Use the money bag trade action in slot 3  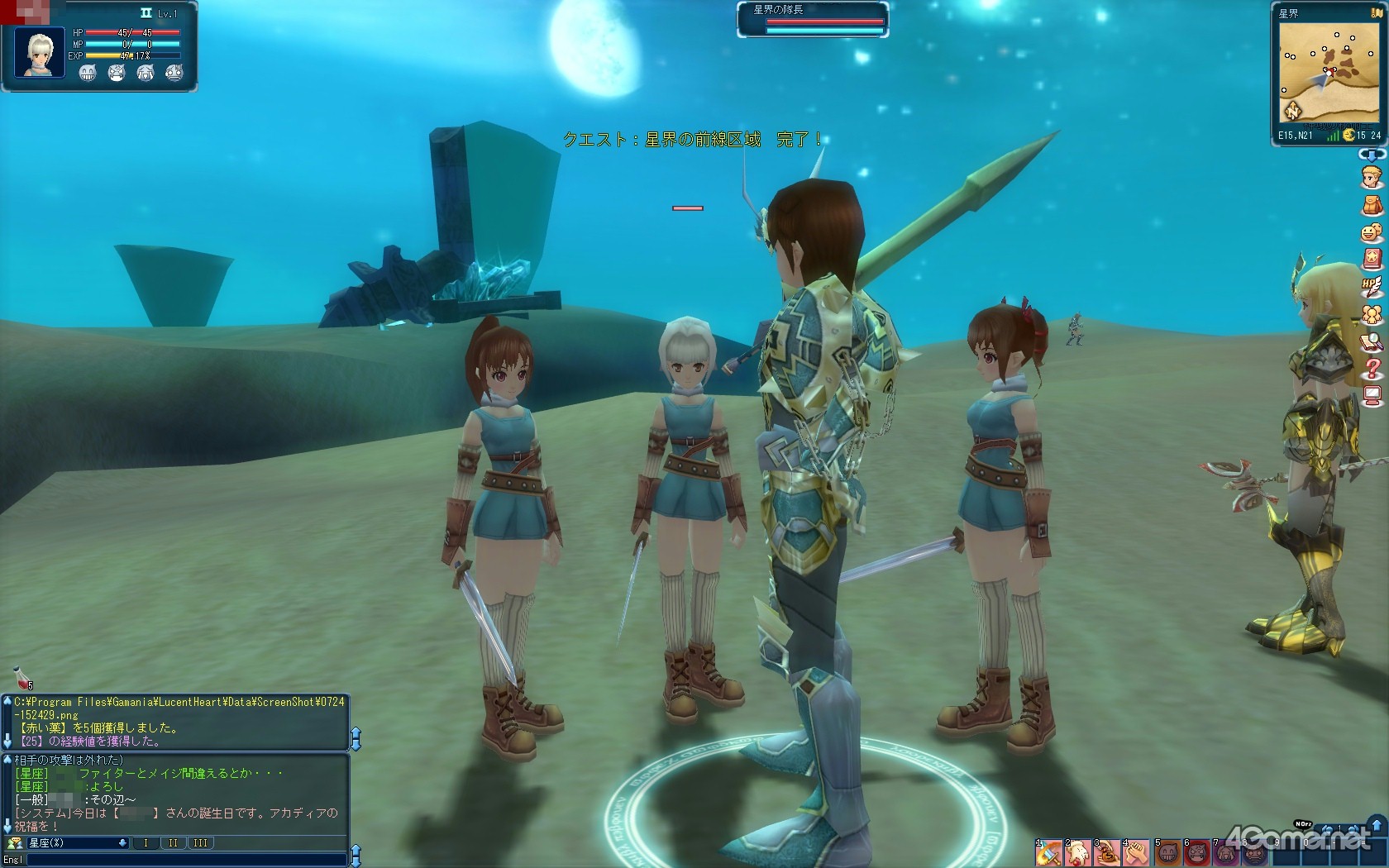point(1107,854)
